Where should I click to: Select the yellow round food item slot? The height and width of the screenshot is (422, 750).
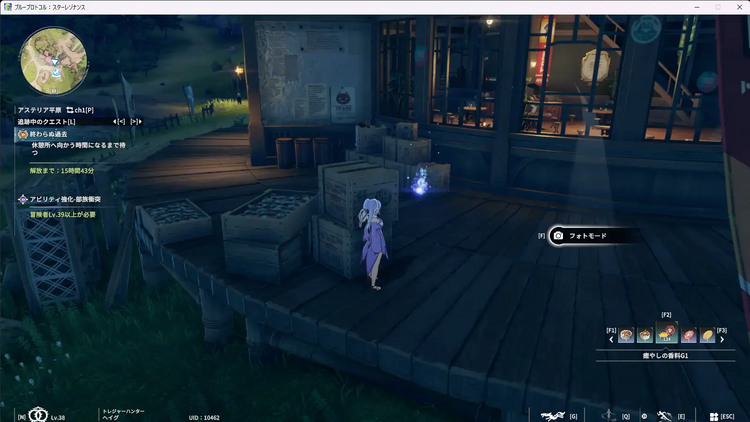point(708,335)
